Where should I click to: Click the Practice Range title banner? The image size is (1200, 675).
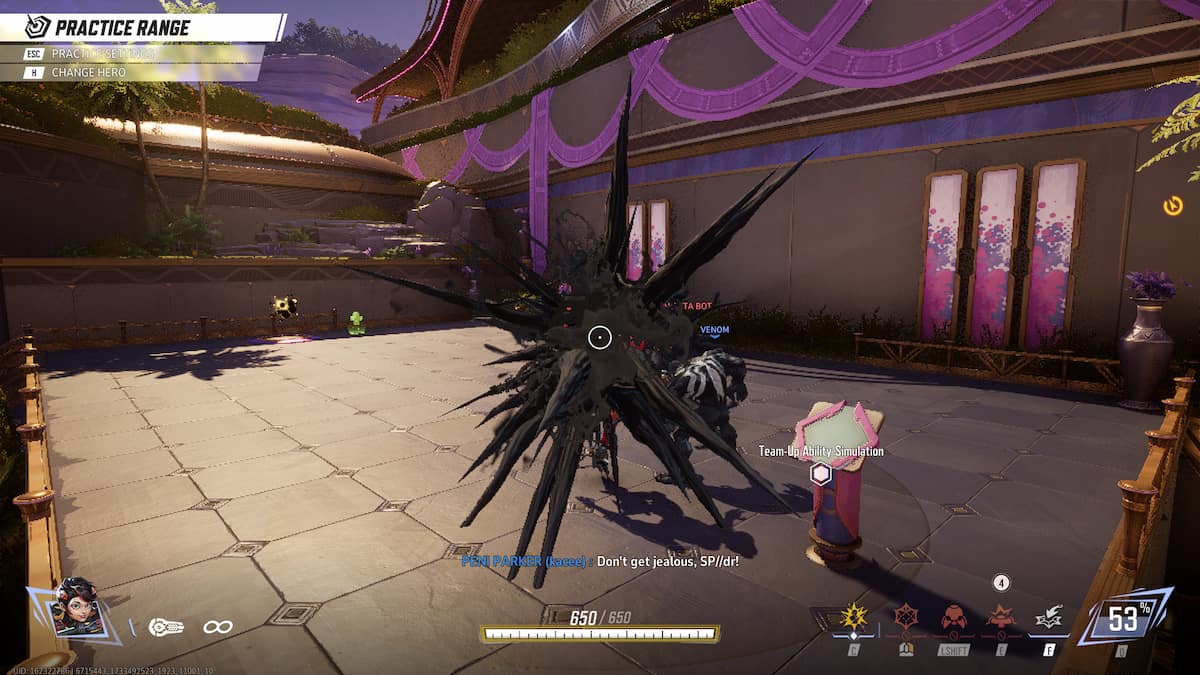click(140, 27)
